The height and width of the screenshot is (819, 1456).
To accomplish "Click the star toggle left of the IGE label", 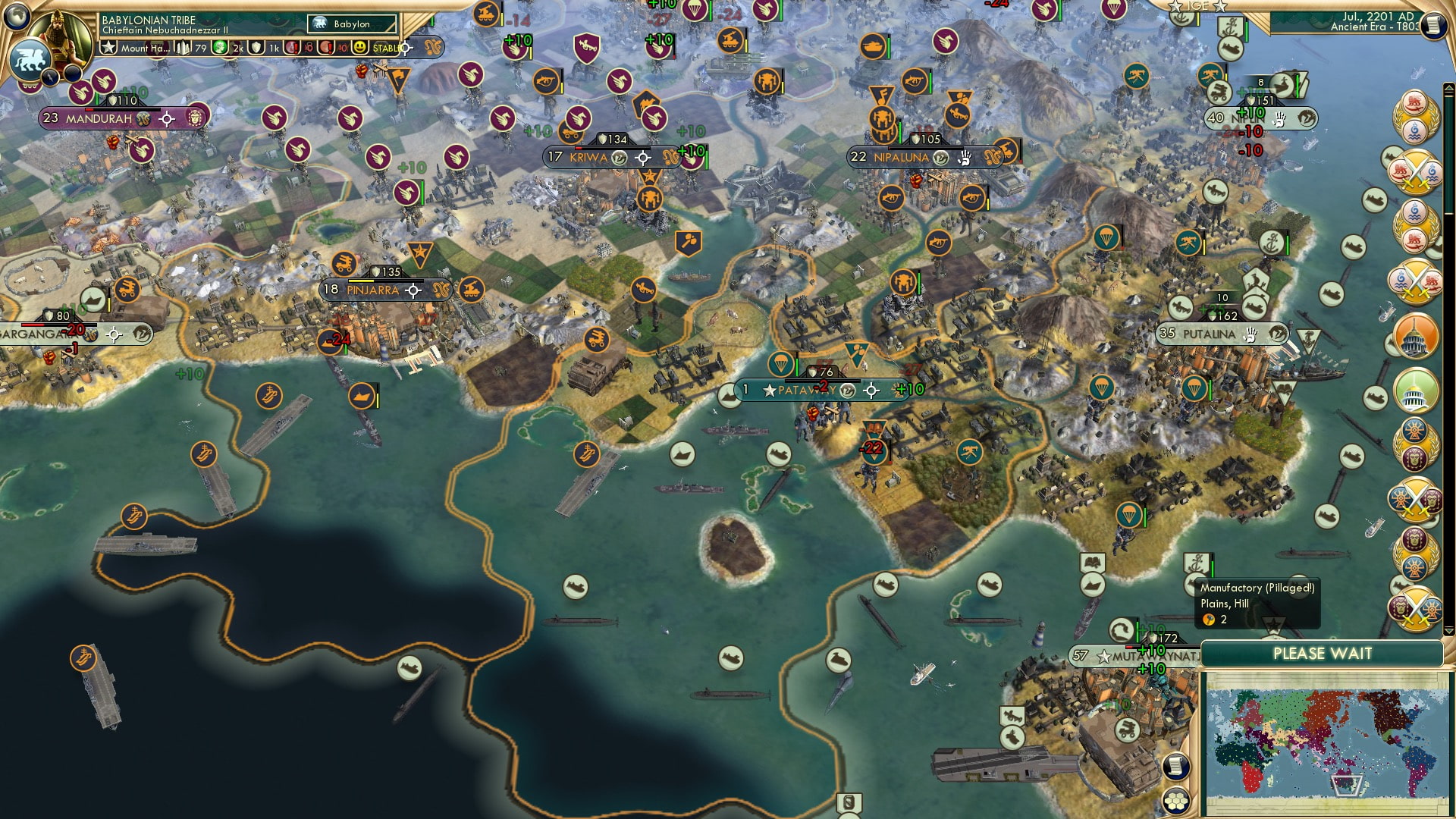I will pyautogui.click(x=1175, y=7).
